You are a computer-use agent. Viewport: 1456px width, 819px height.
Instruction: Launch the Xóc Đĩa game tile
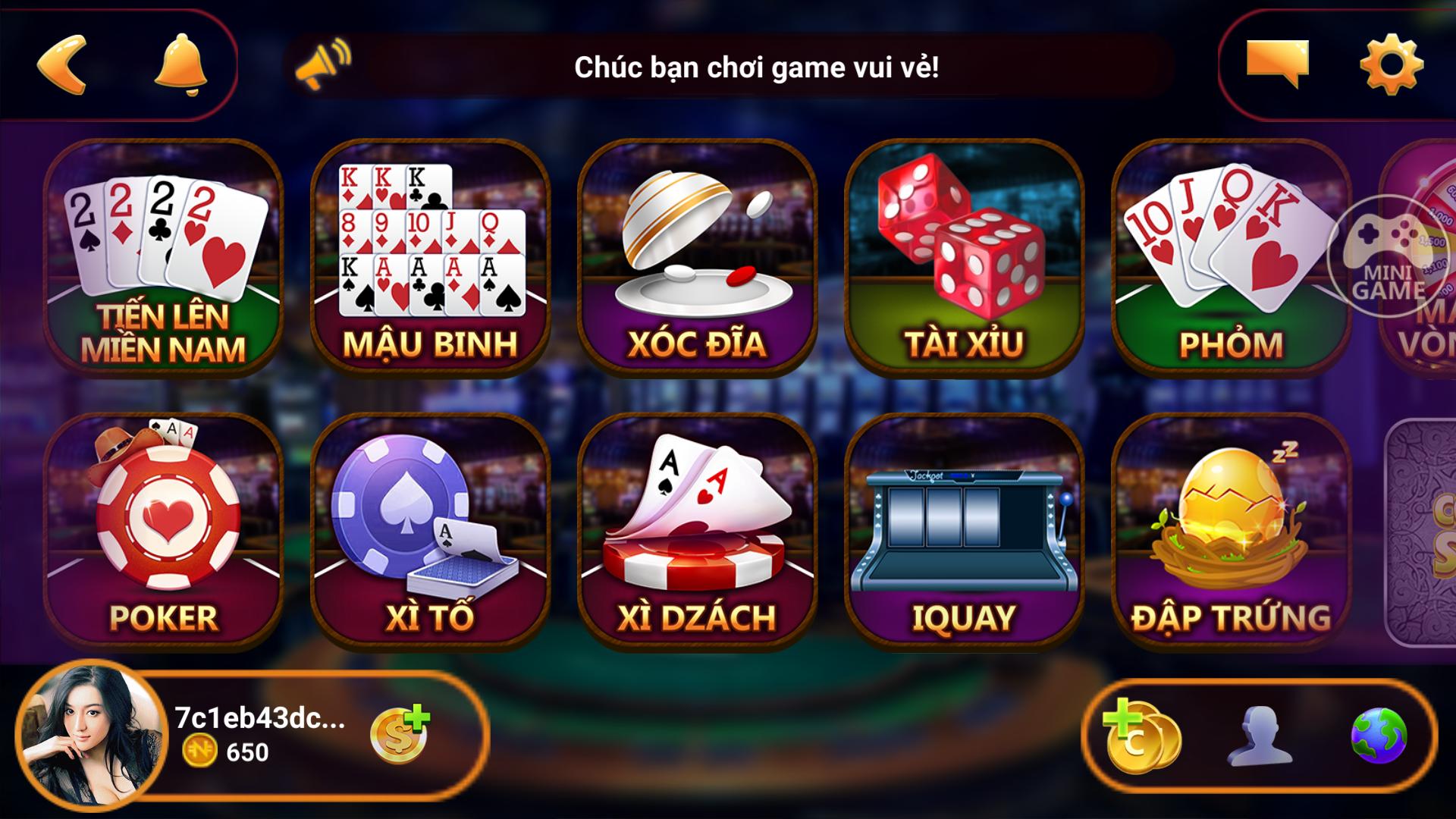(x=698, y=258)
